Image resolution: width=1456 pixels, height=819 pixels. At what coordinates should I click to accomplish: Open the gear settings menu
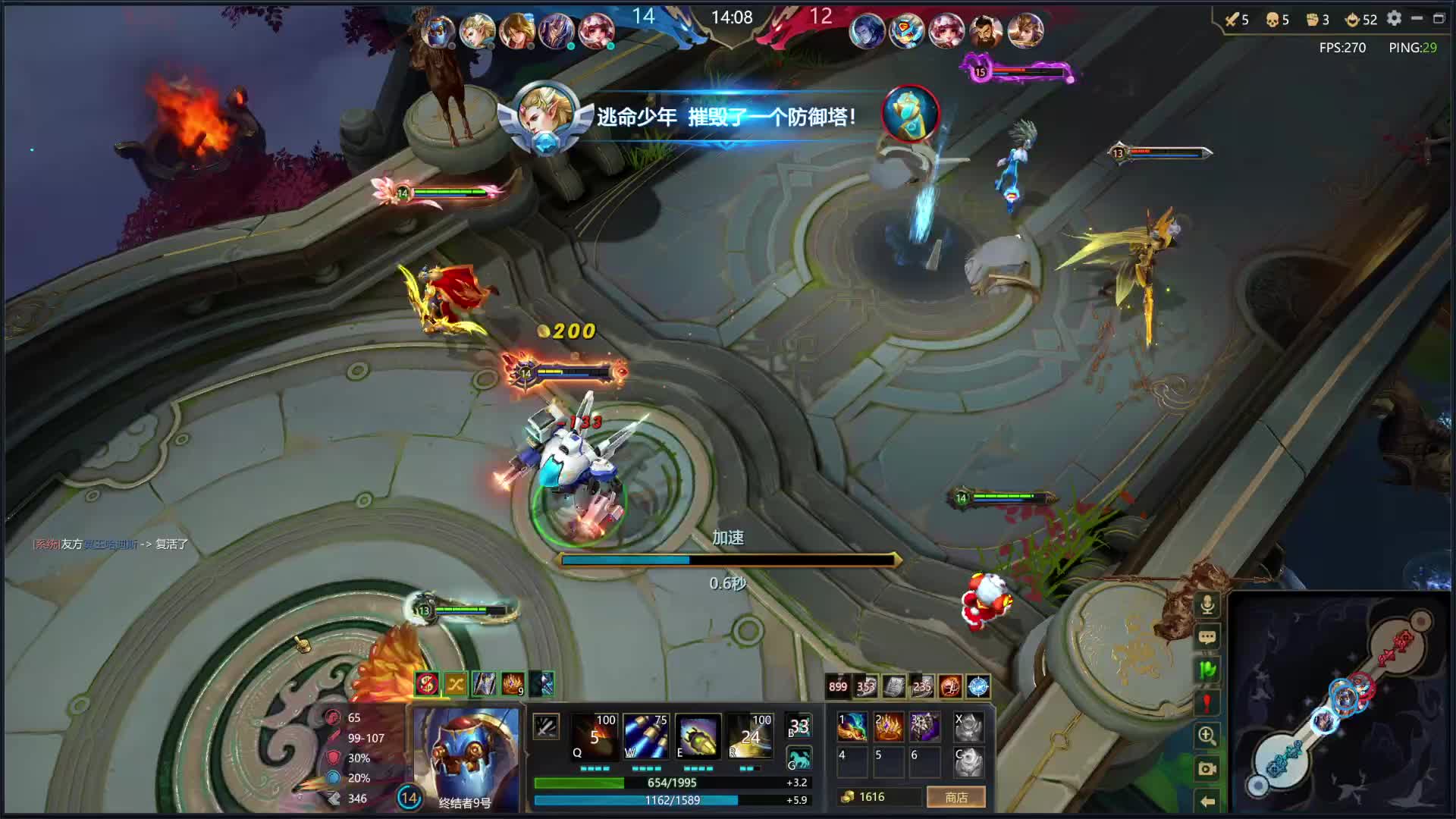point(1394,18)
